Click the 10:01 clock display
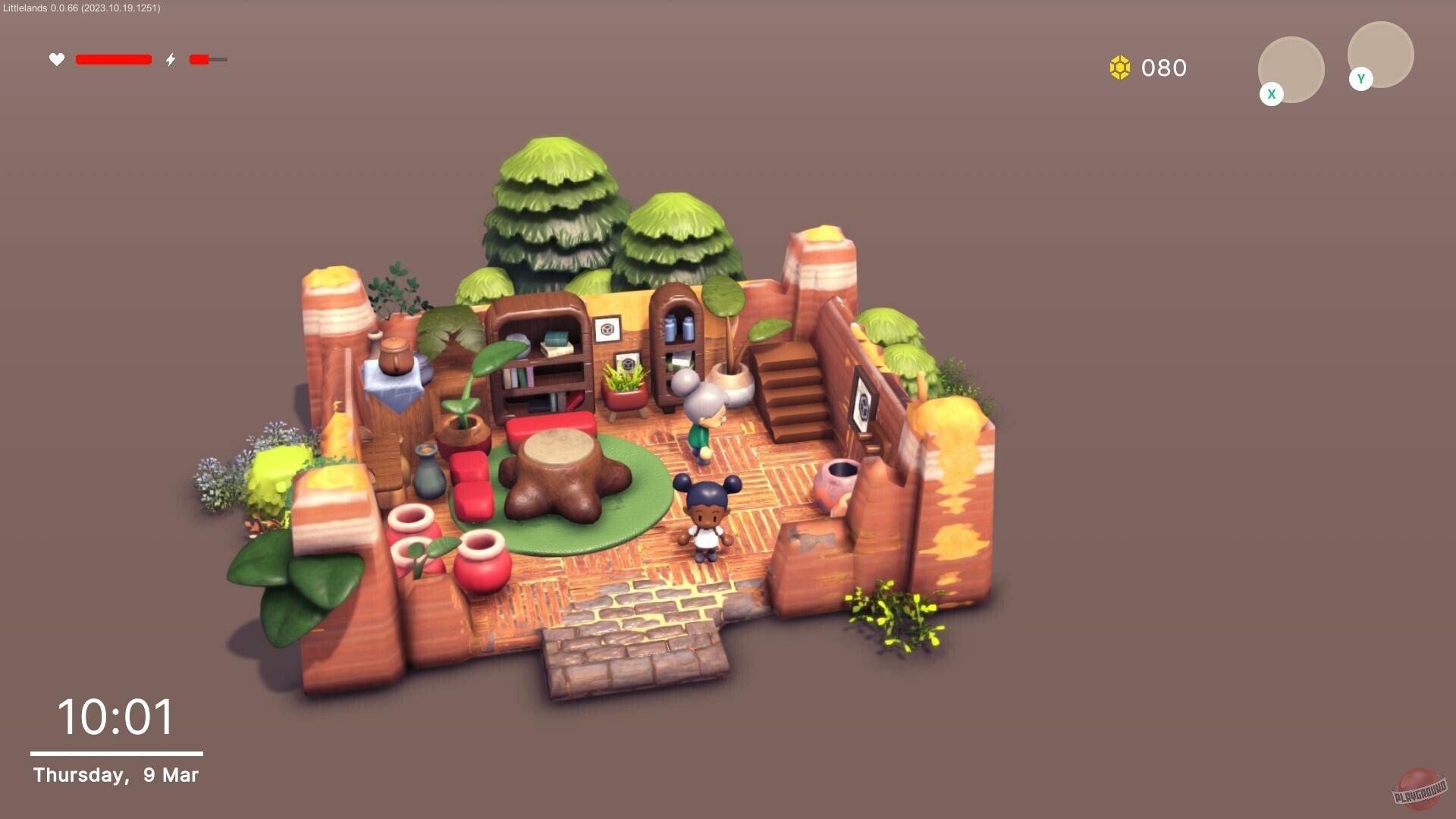The height and width of the screenshot is (819, 1456). (x=115, y=716)
